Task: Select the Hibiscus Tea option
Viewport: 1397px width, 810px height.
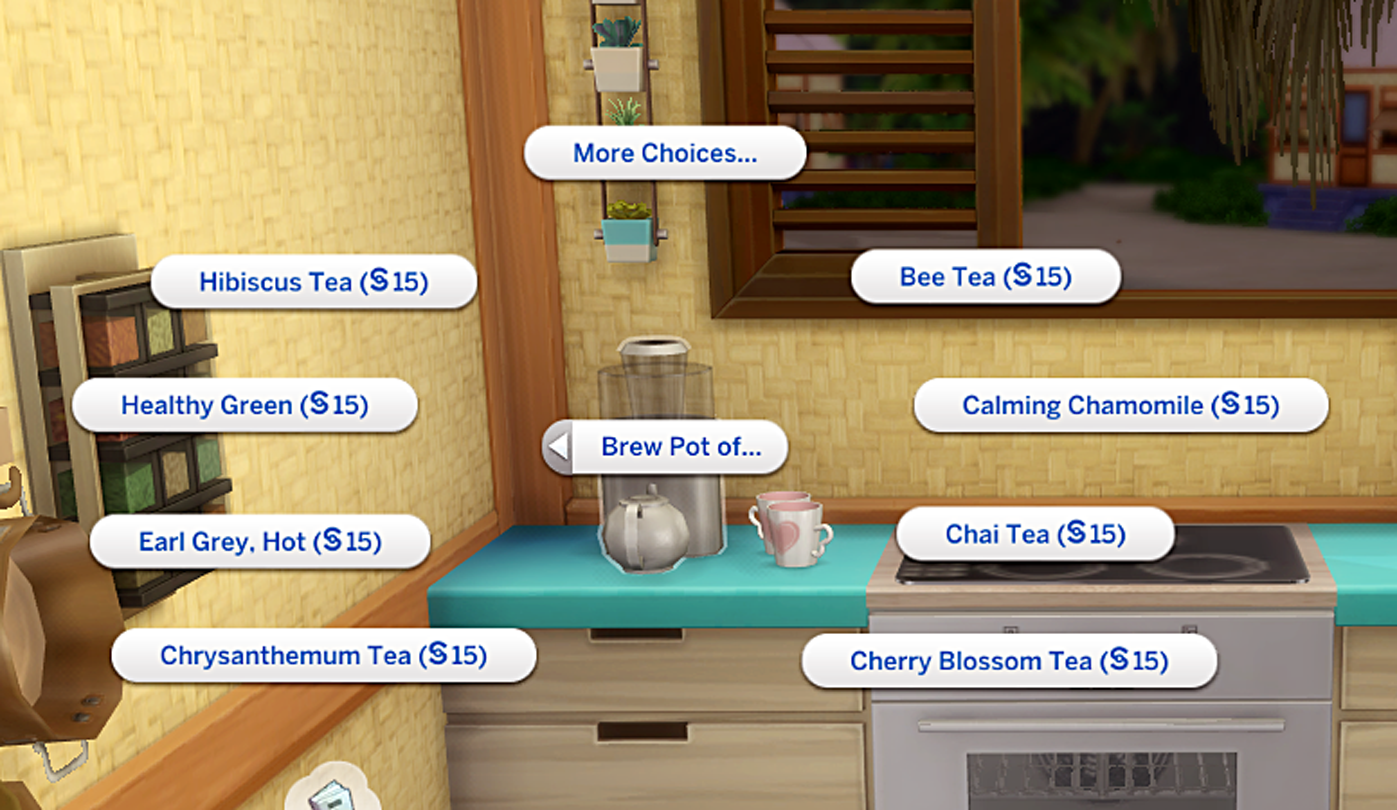Action: click(314, 282)
